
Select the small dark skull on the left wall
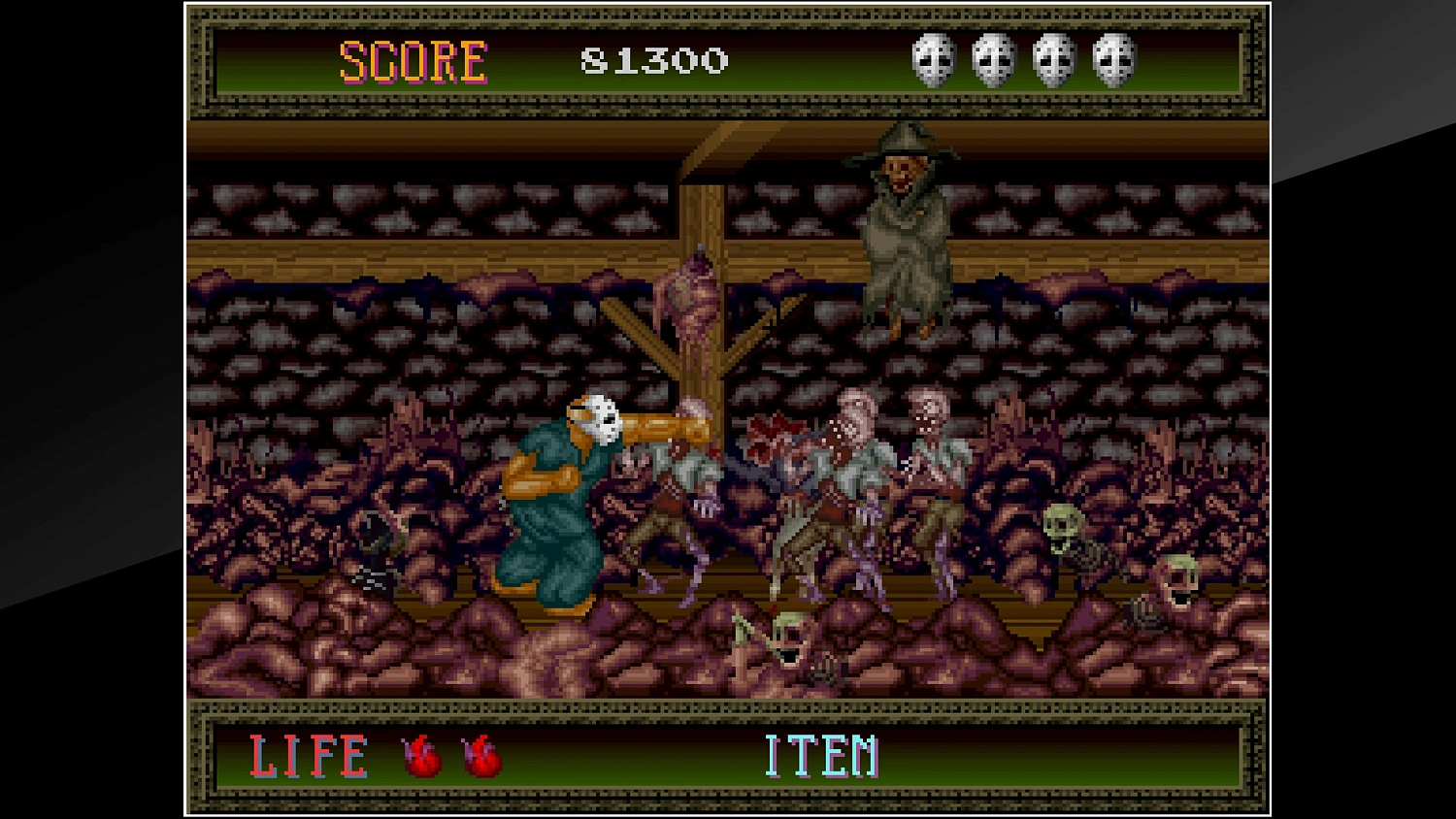(x=381, y=534)
